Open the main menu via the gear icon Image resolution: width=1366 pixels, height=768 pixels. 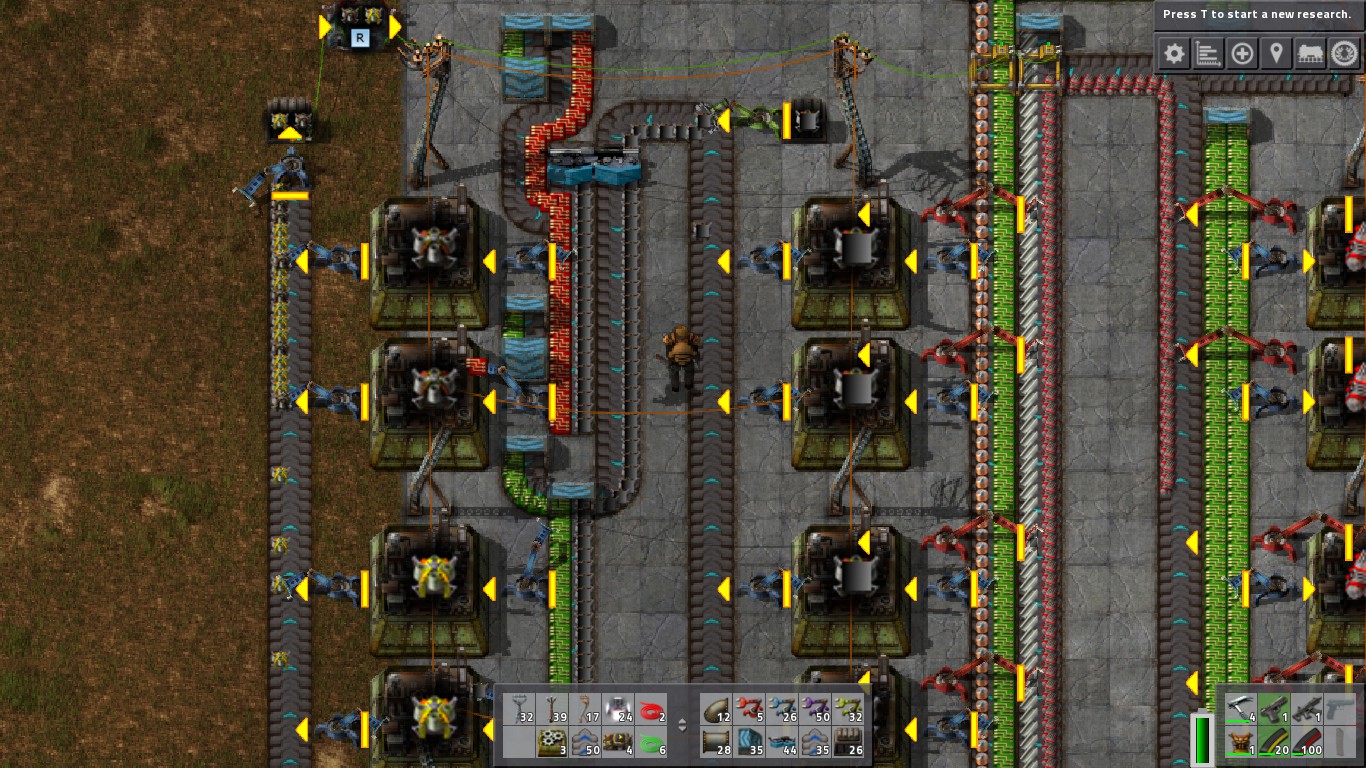(1173, 53)
